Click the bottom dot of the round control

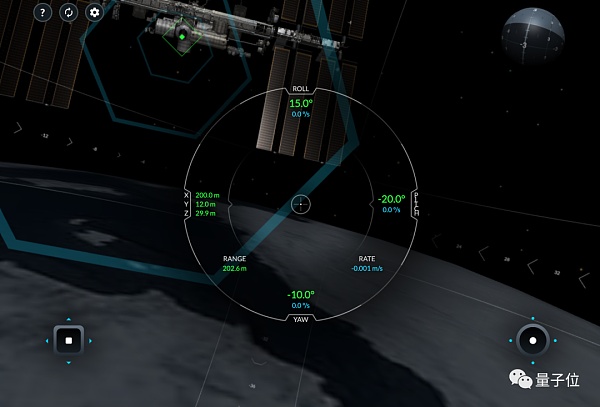(x=533, y=364)
